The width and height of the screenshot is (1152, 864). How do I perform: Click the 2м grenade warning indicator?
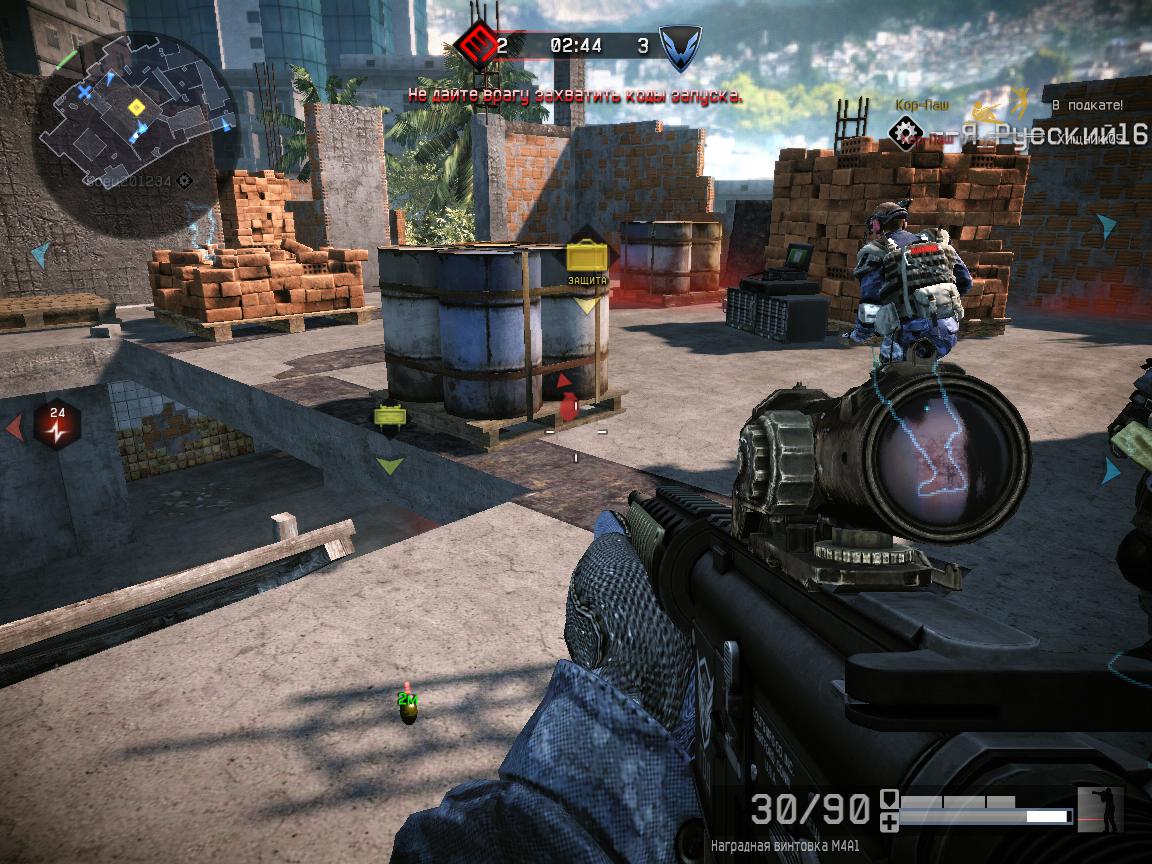[408, 707]
